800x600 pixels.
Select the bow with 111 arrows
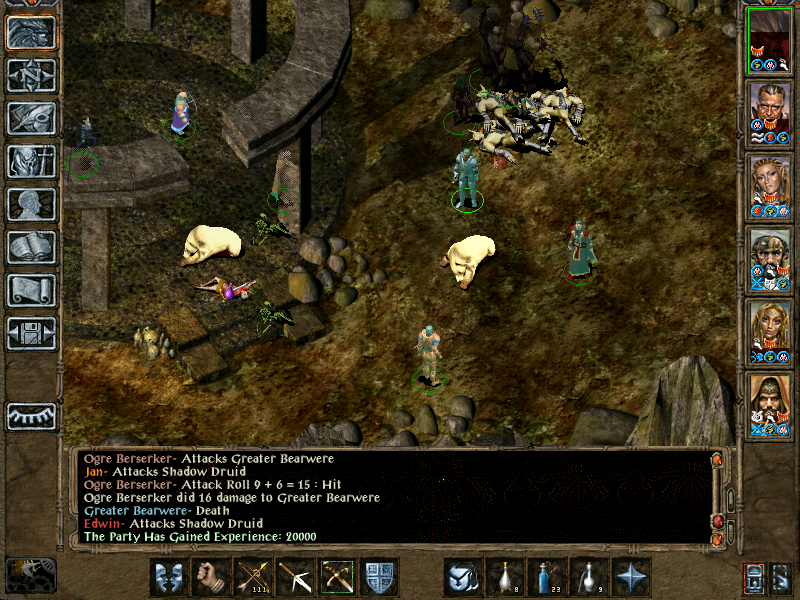point(252,577)
